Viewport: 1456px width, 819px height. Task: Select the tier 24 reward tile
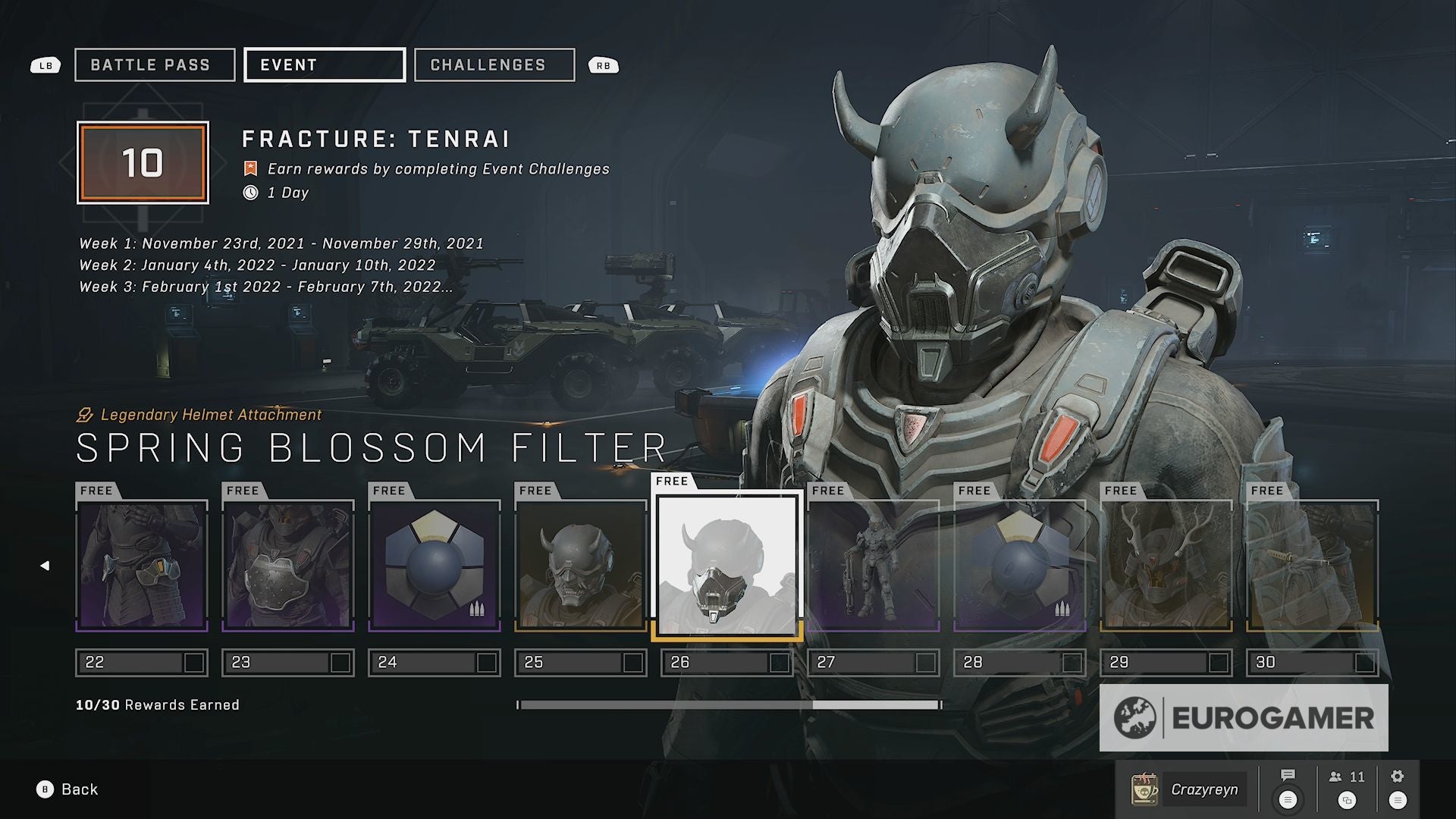[x=435, y=565]
